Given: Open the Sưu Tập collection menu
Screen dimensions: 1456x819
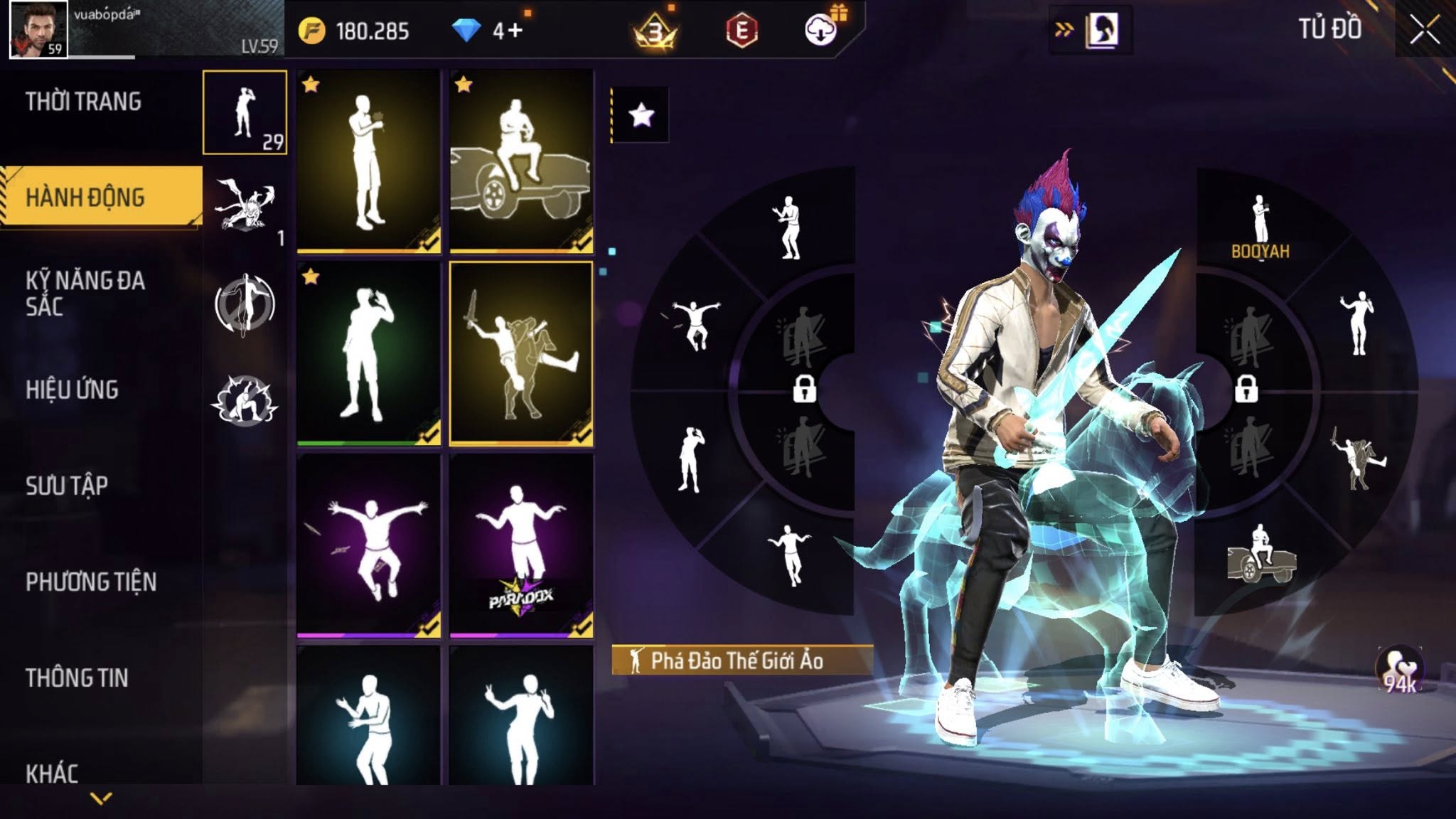Looking at the screenshot, I should [x=67, y=486].
